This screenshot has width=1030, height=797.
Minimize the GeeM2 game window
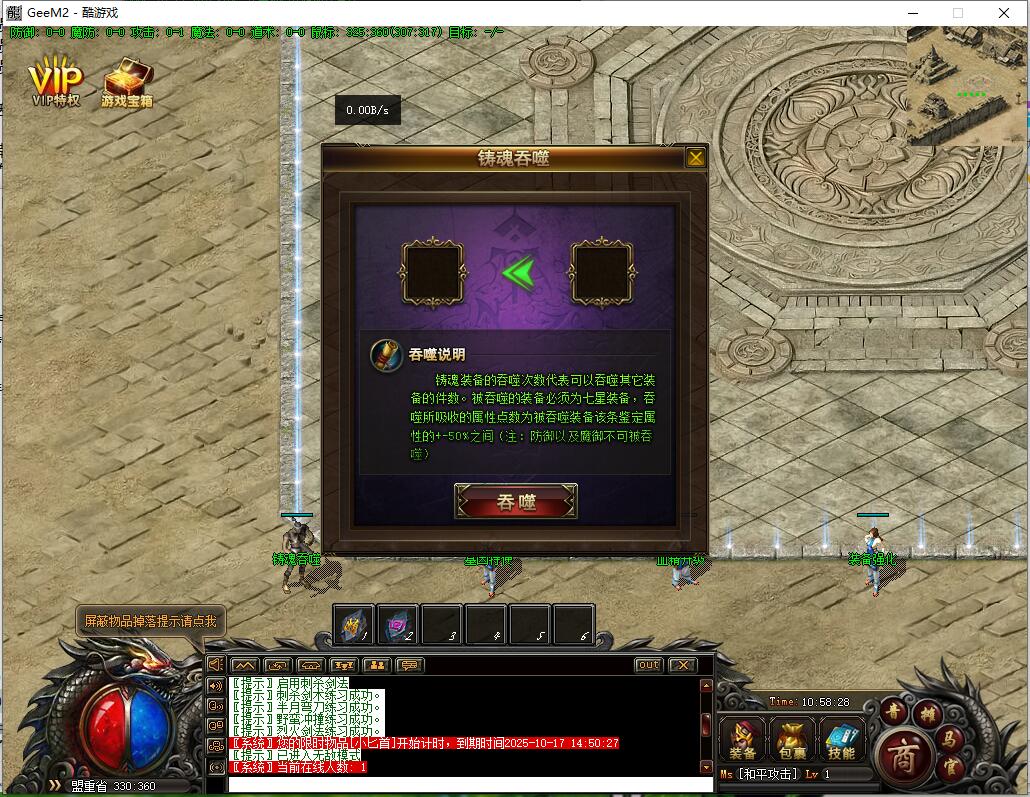(x=912, y=13)
